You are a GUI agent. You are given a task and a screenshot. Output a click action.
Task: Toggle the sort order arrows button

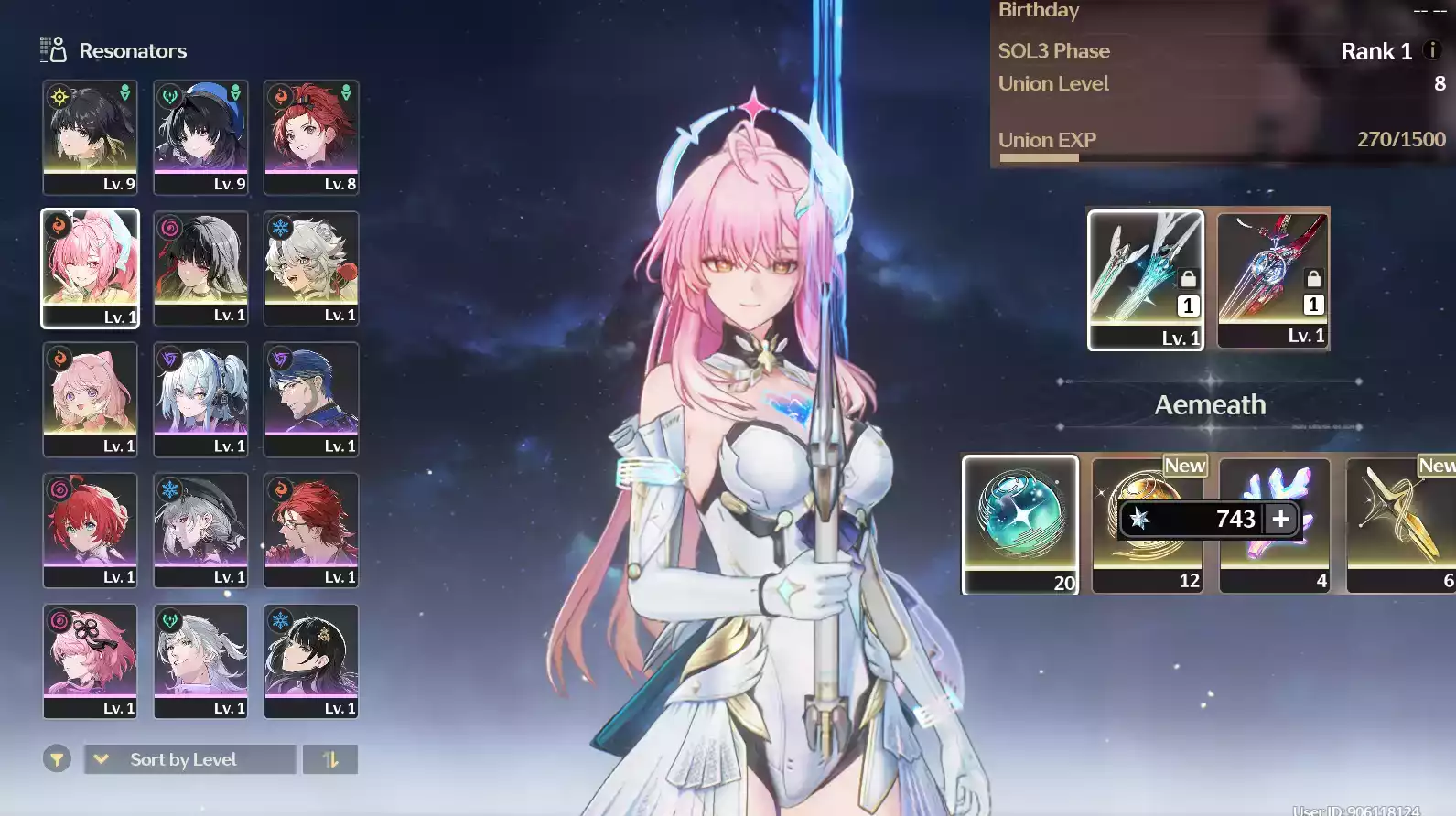(330, 759)
